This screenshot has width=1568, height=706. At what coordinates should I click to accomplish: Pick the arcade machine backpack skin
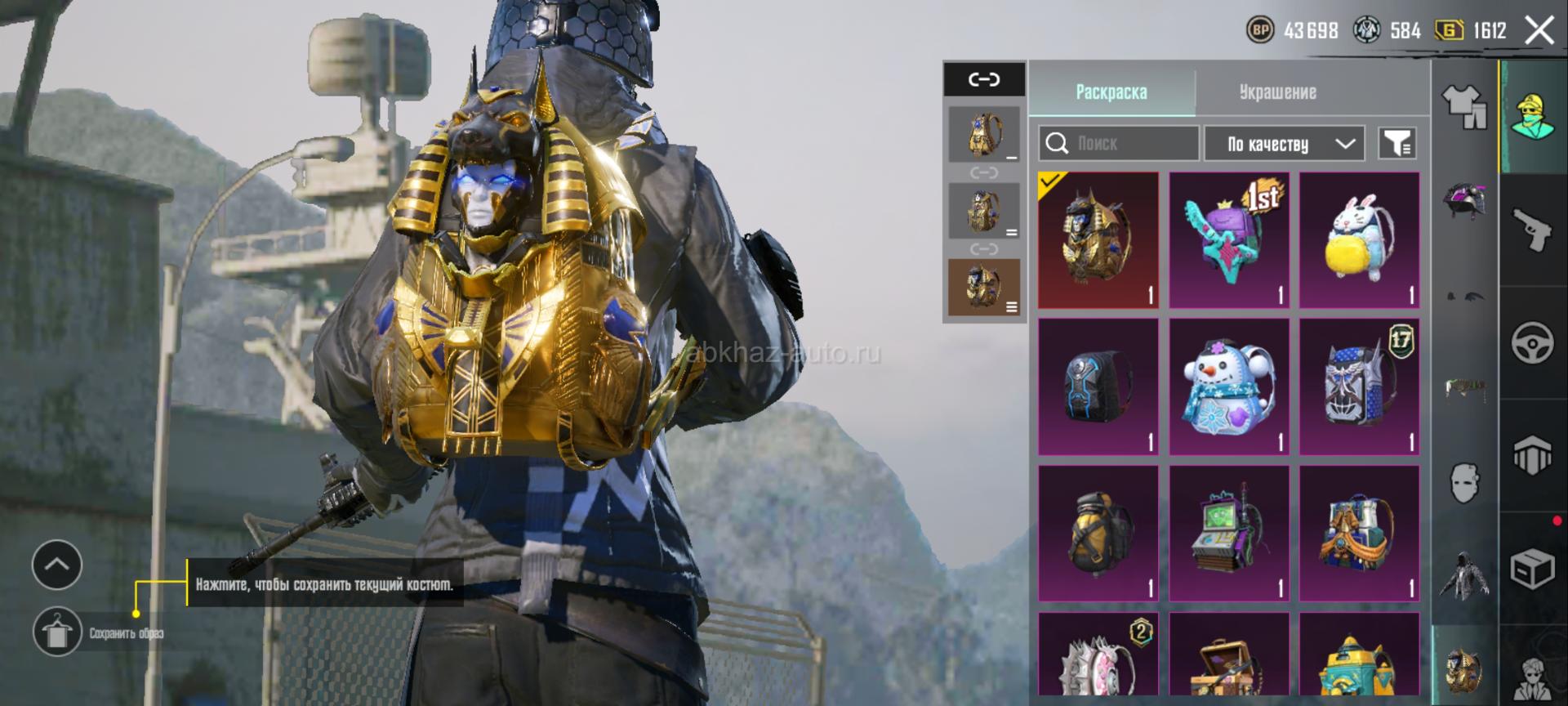click(1229, 534)
